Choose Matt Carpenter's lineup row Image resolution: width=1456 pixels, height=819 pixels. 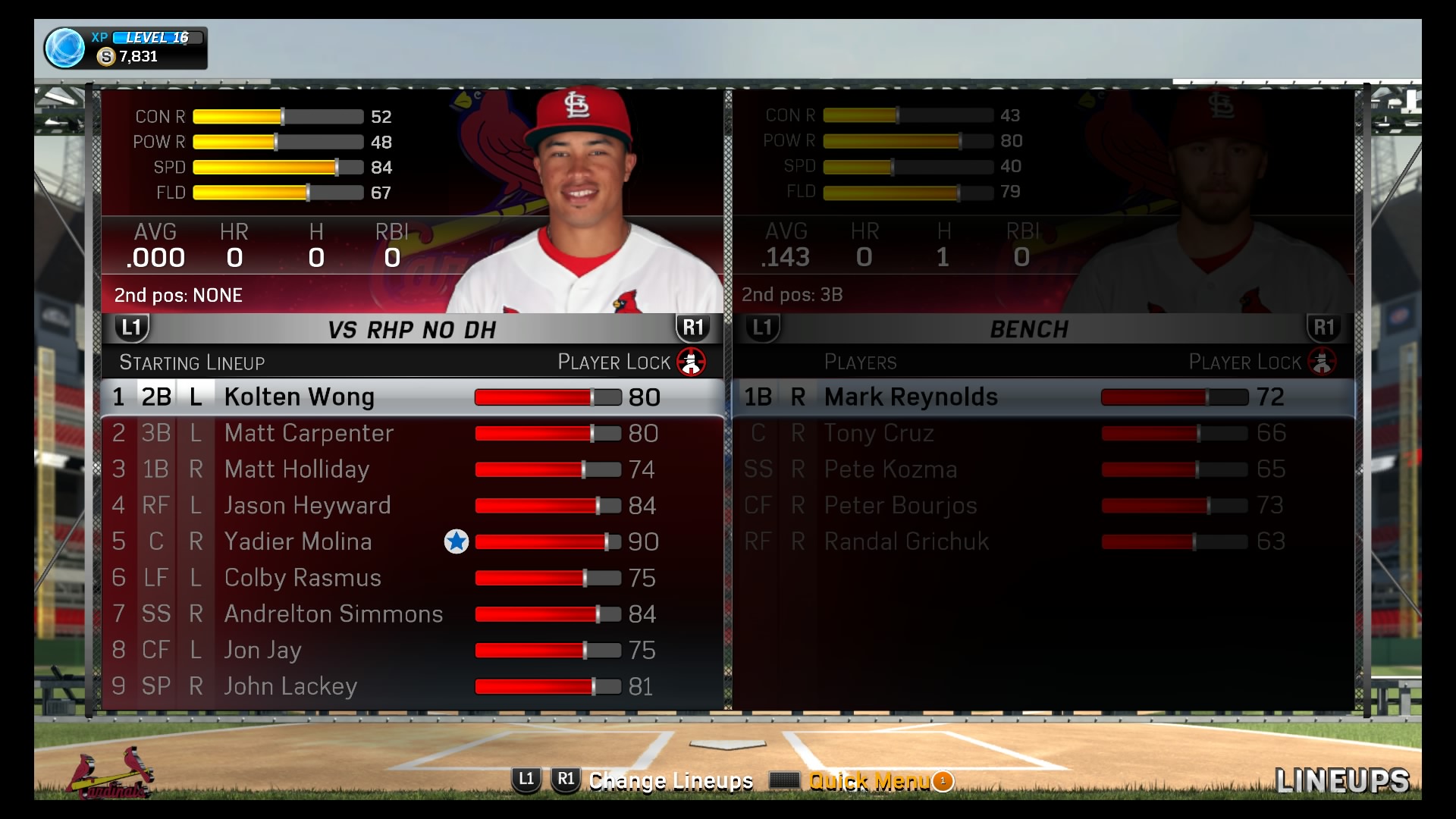point(309,434)
